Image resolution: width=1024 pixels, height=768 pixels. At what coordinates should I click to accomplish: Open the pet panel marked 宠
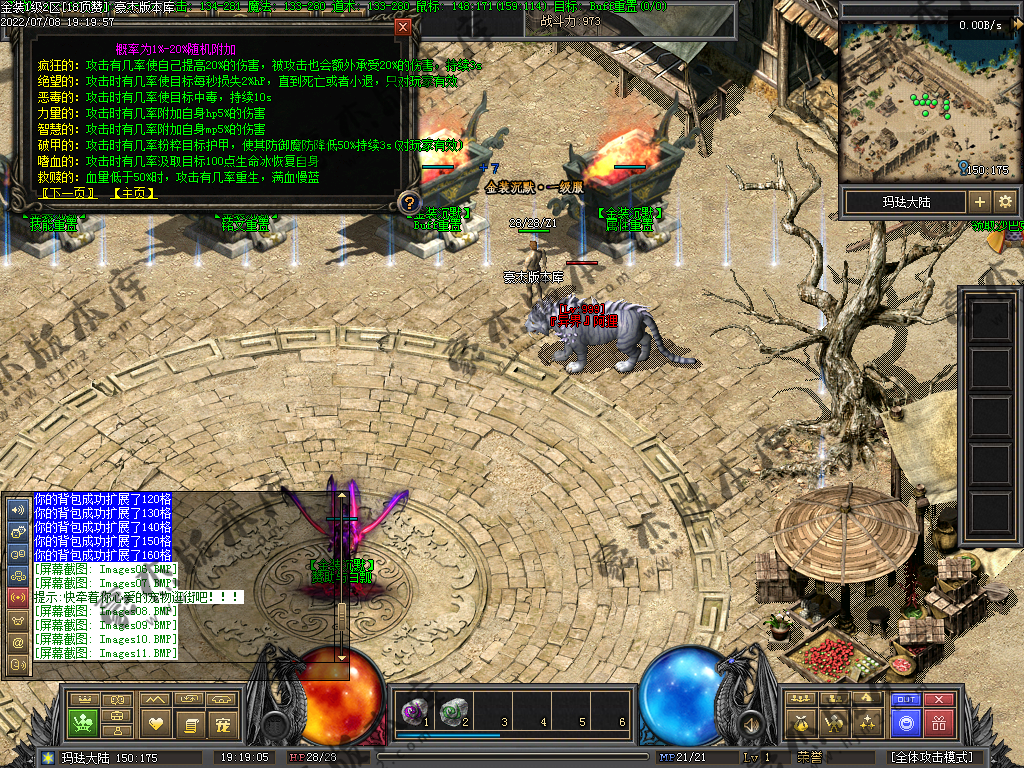click(x=222, y=722)
